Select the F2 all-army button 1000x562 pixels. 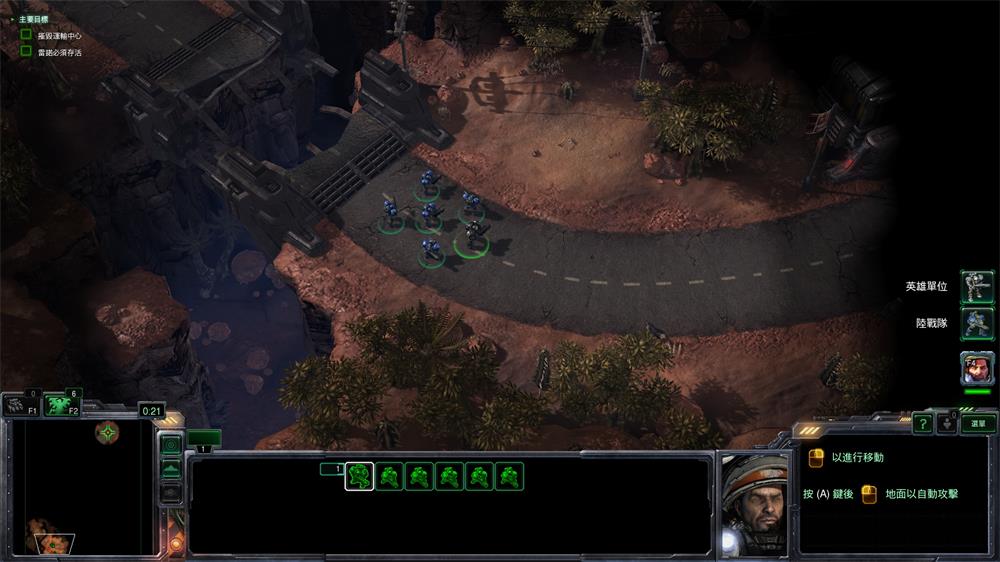pyautogui.click(x=61, y=403)
